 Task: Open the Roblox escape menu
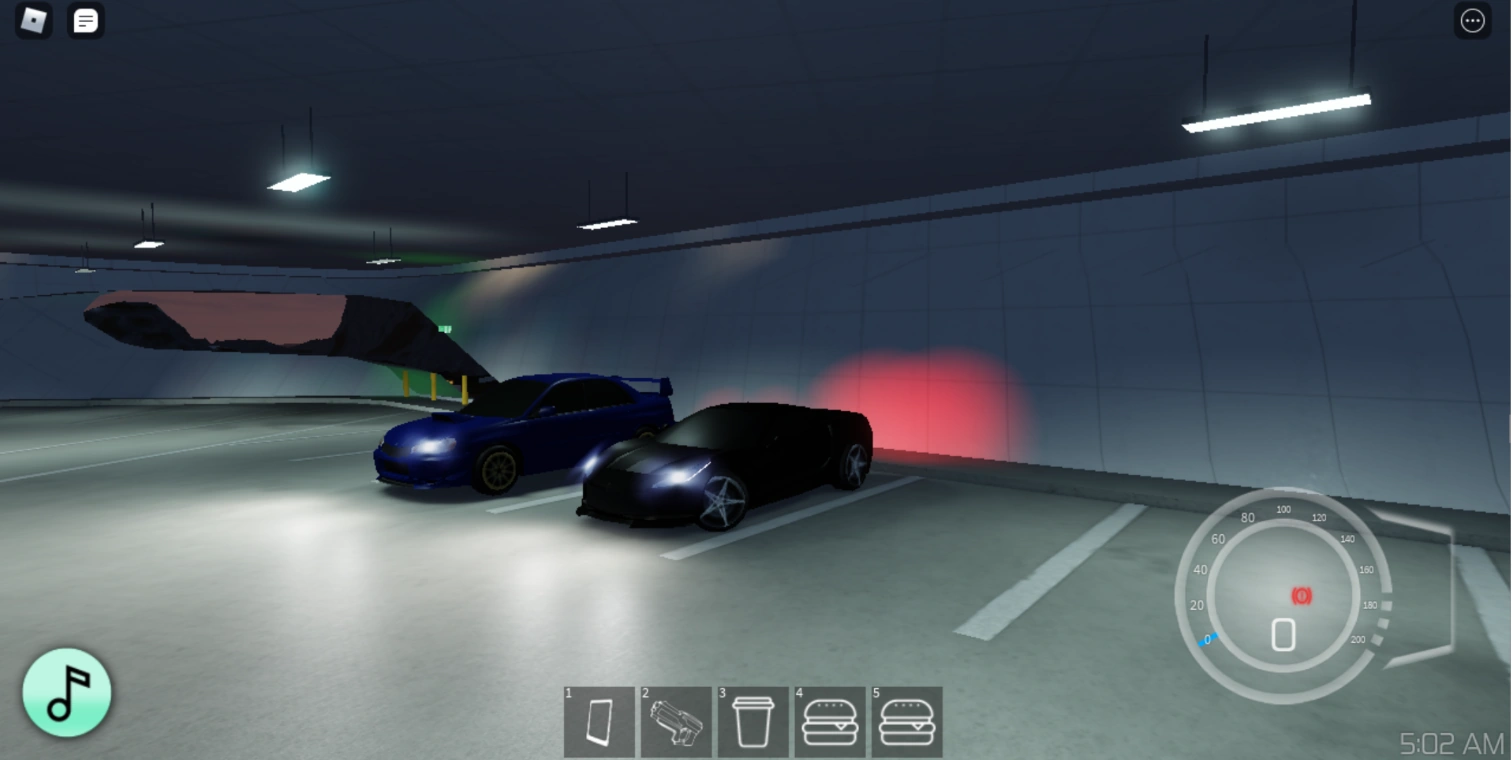33,20
